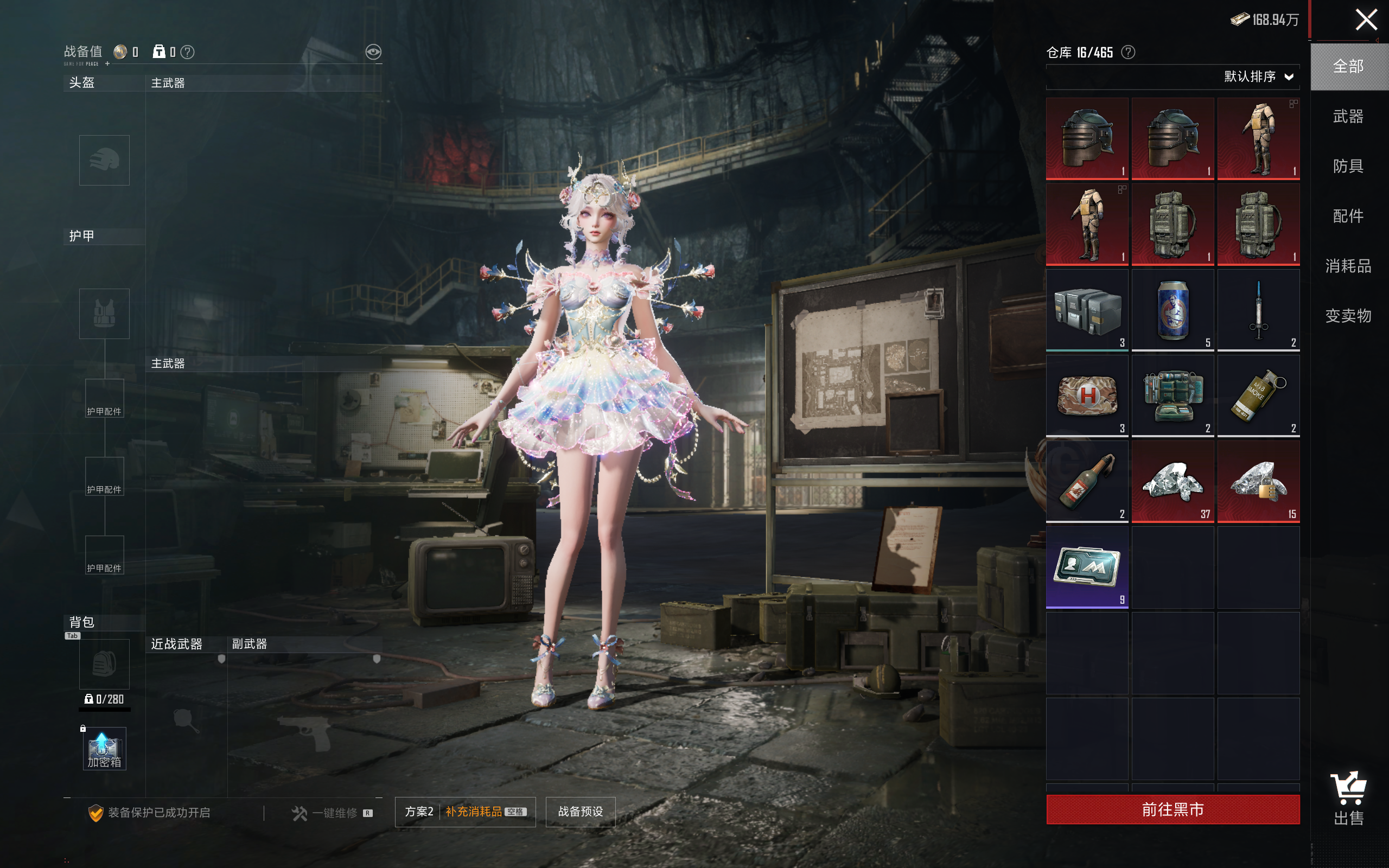Pick the smoke grenade in storage
Screen dimensions: 1389x868
coord(1258,395)
